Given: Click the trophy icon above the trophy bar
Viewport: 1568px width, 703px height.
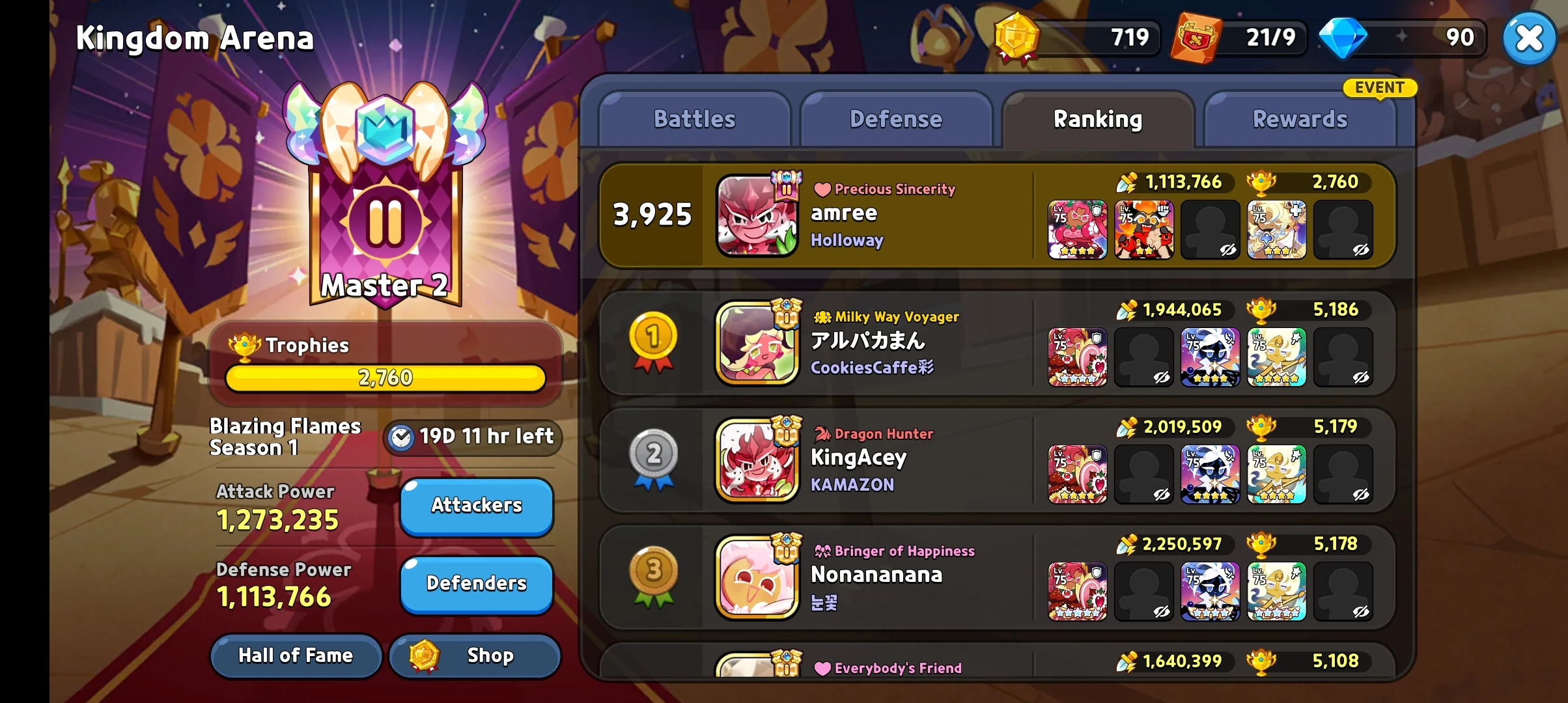Looking at the screenshot, I should (x=246, y=345).
